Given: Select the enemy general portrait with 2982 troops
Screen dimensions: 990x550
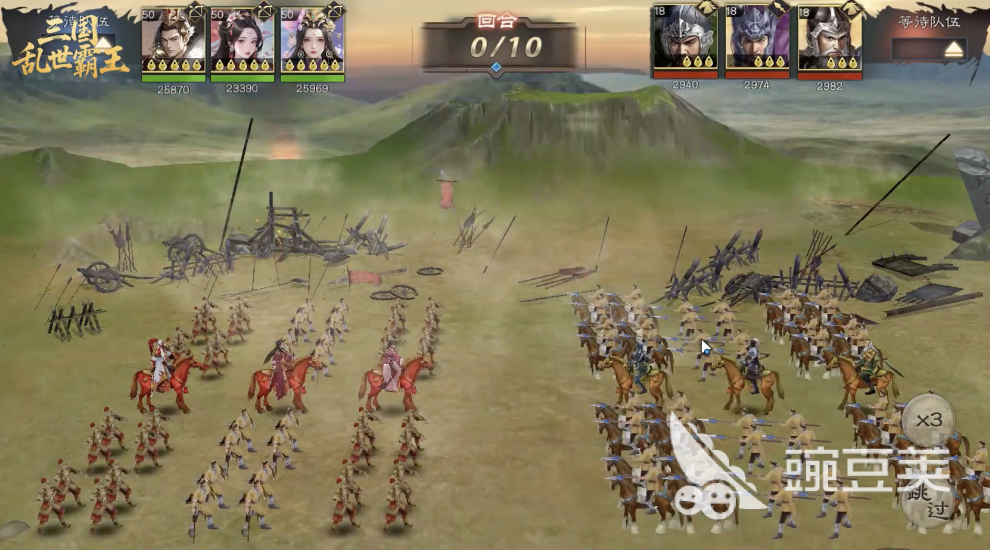Looking at the screenshot, I should 829,37.
